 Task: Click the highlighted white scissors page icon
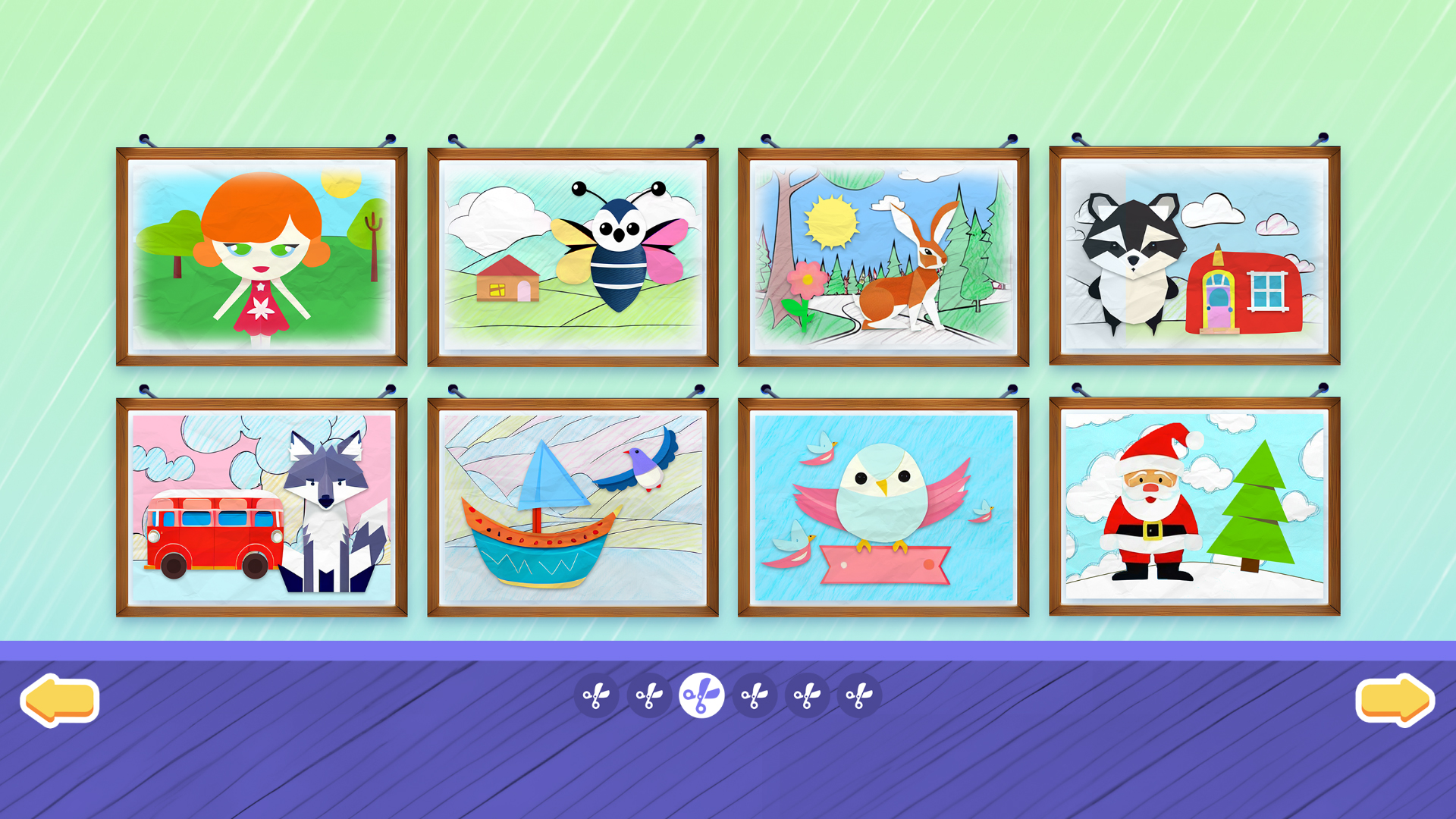click(x=701, y=694)
